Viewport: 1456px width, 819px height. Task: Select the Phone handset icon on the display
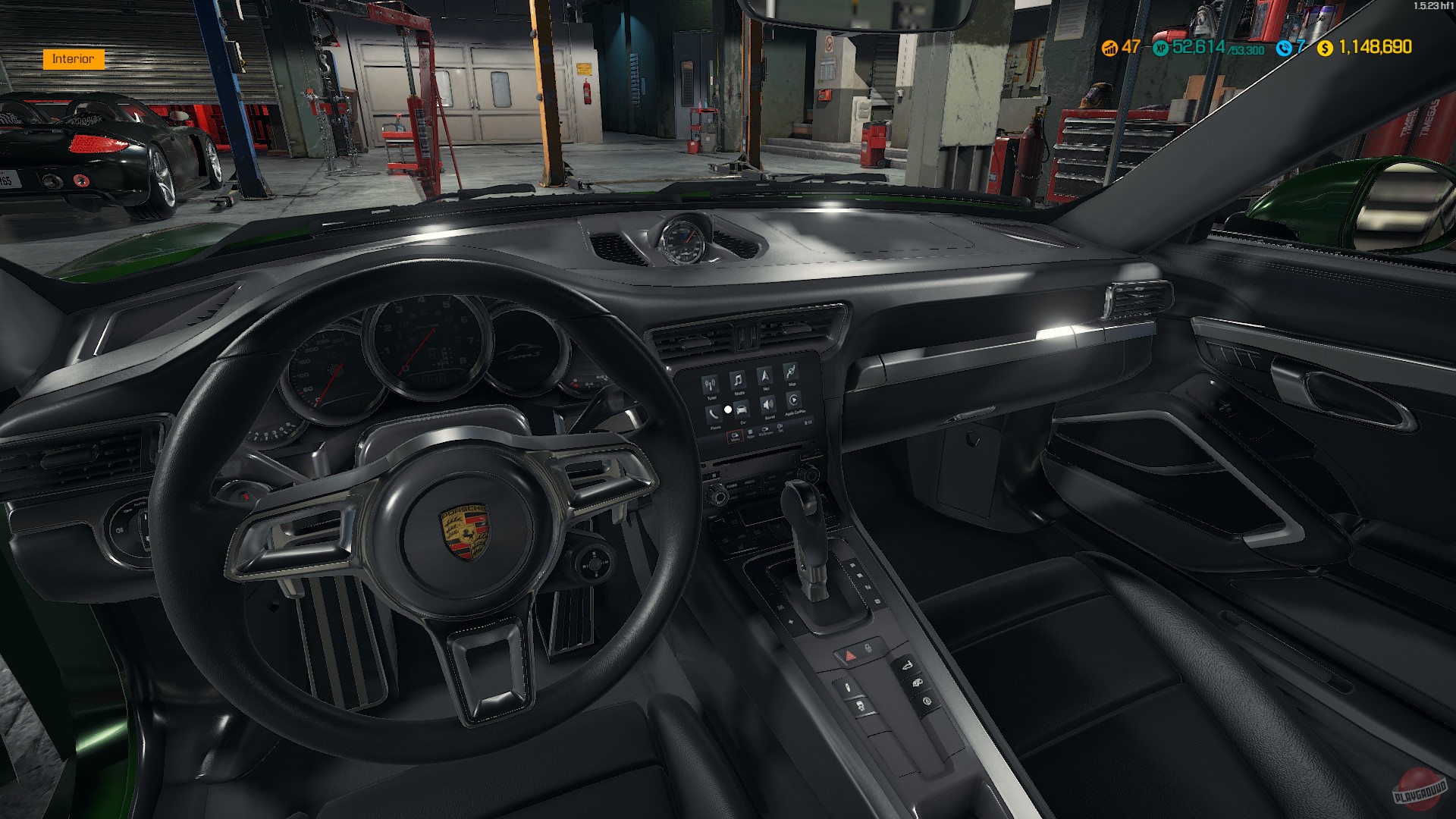714,413
